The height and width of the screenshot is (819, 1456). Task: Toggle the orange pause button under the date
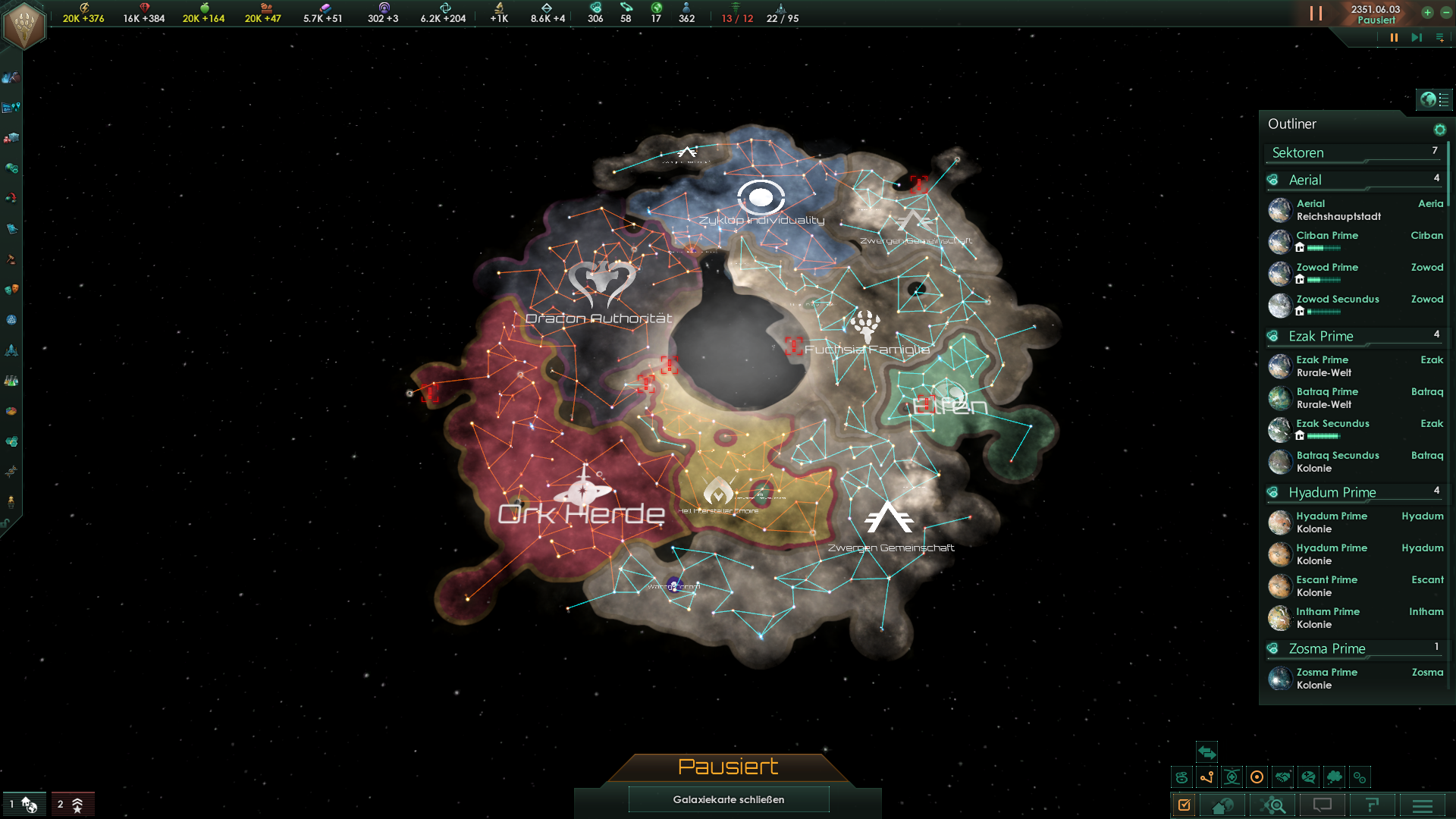pos(1394,37)
